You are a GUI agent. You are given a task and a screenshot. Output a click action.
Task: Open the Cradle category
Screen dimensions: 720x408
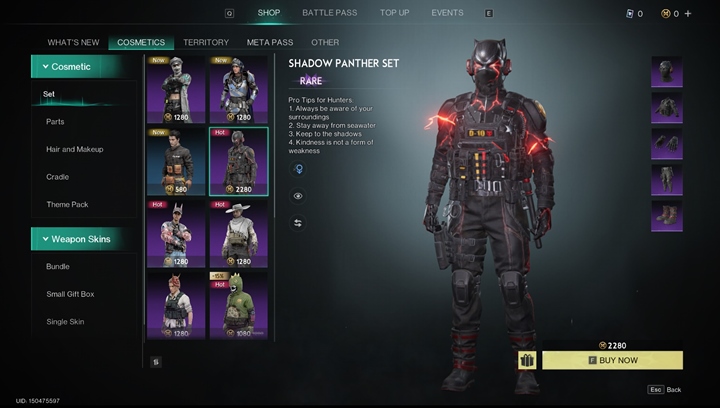coord(57,177)
